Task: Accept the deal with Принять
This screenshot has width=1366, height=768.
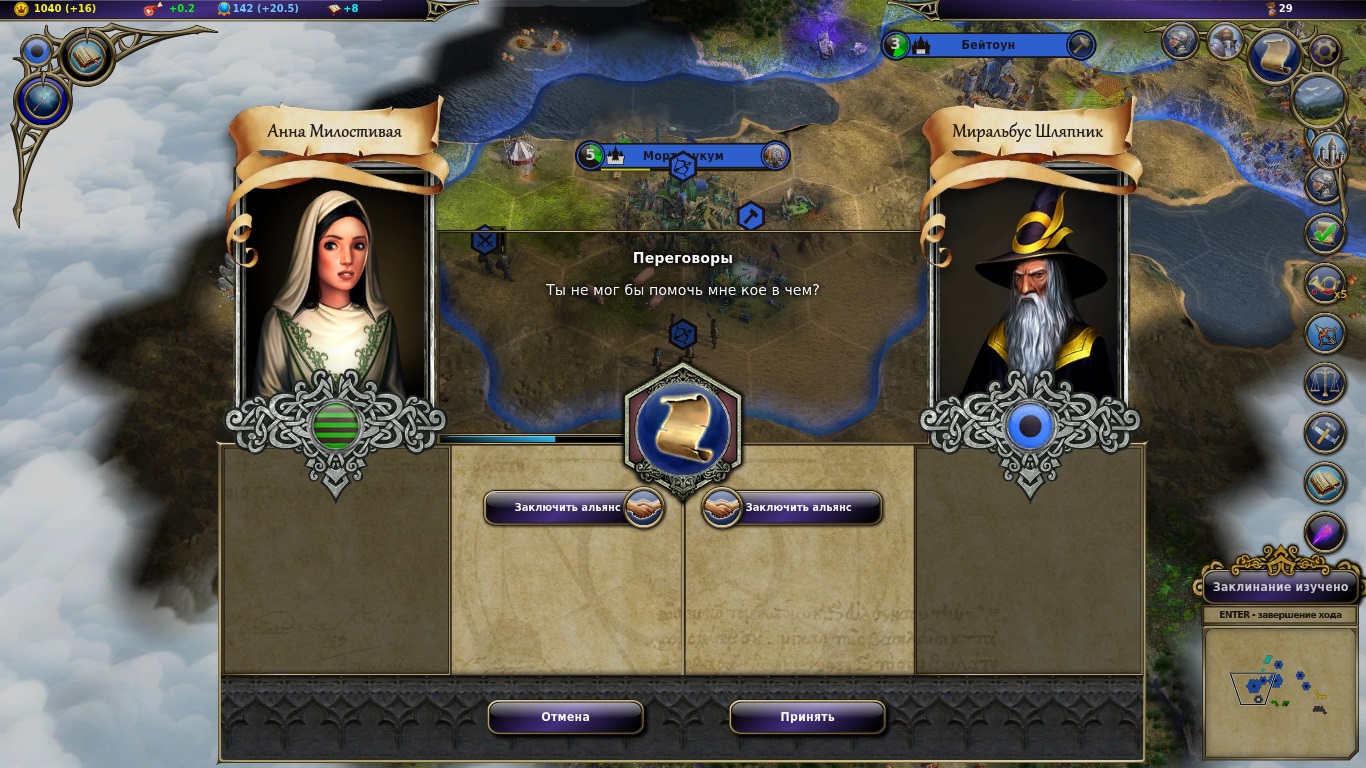Action: [807, 717]
